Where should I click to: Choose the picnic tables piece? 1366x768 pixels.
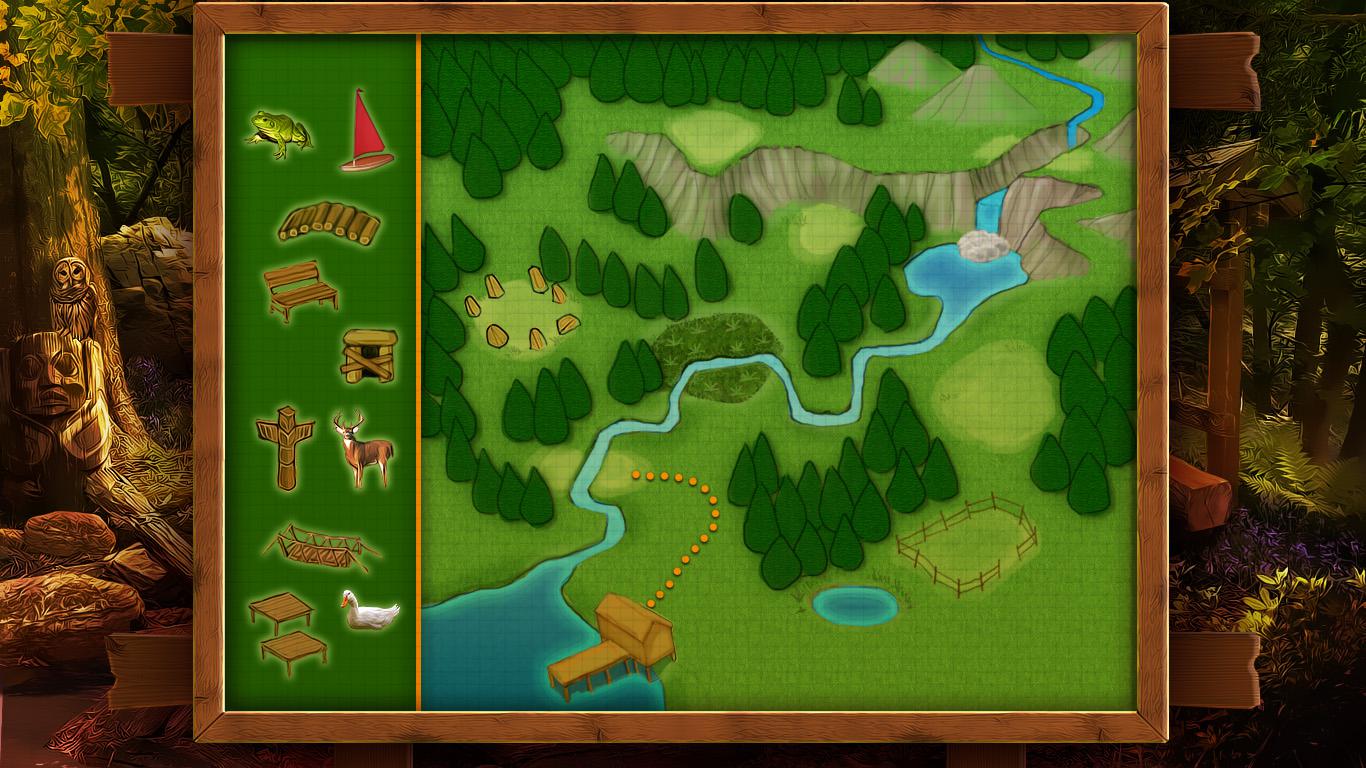(x=287, y=632)
